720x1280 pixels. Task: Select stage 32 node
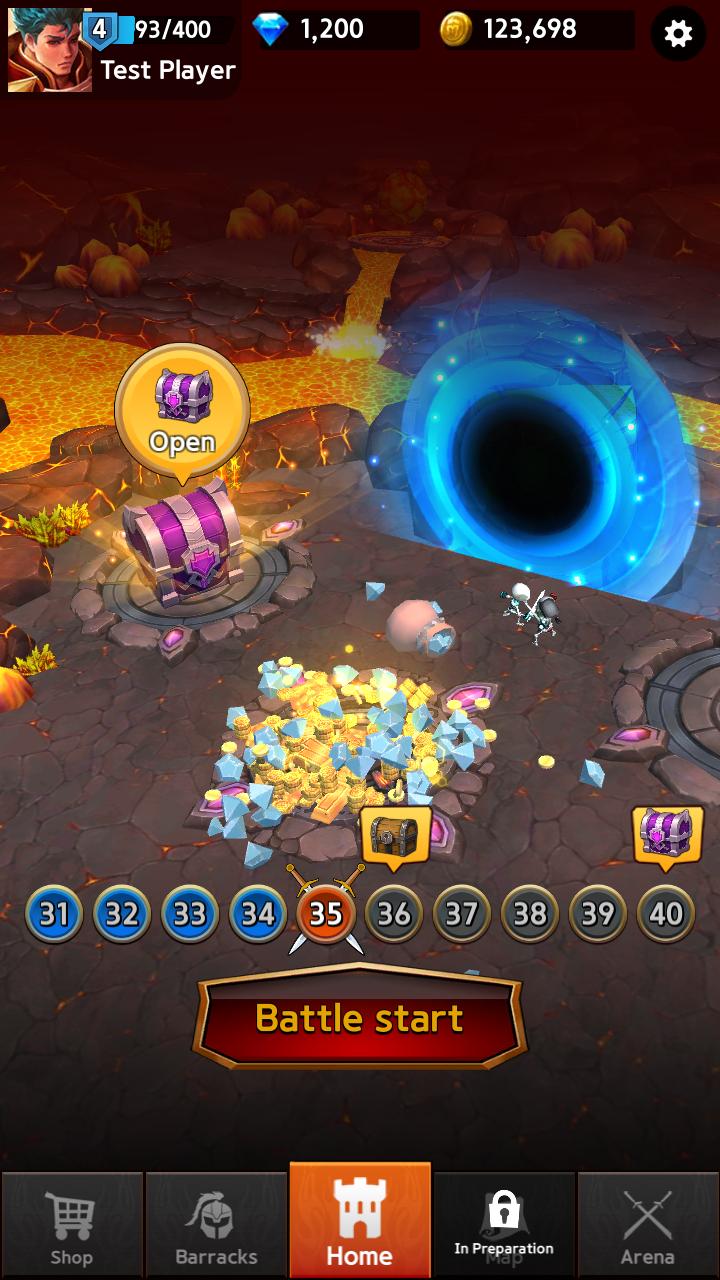(122, 914)
